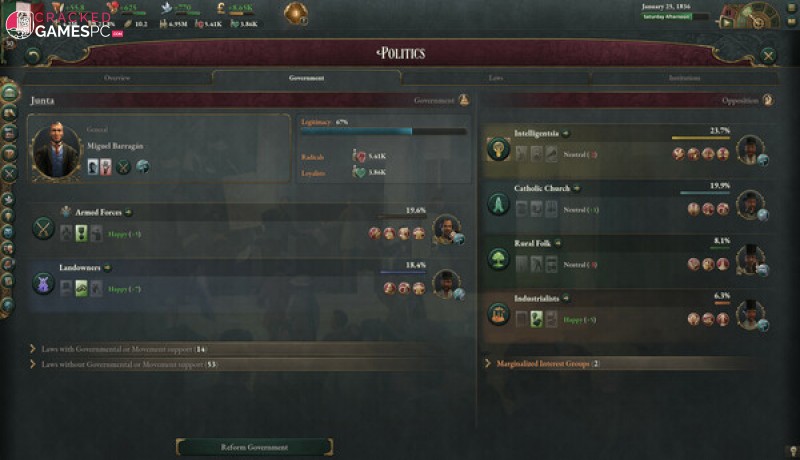
Task: Click the Reform Government button
Action: (x=254, y=447)
